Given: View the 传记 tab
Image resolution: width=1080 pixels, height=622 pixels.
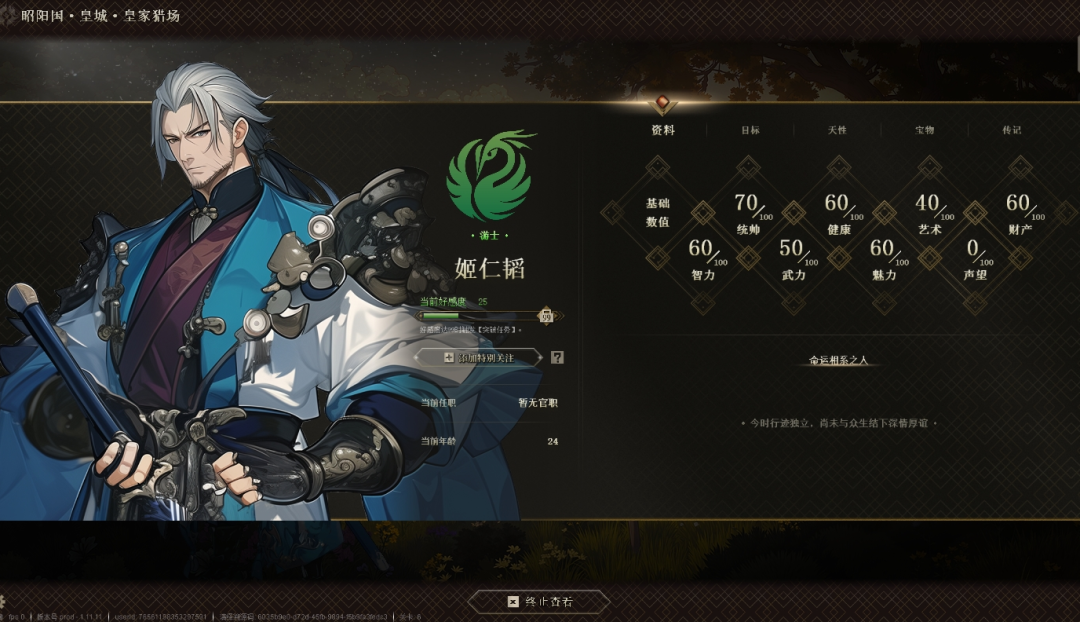Looking at the screenshot, I should point(1011,130).
